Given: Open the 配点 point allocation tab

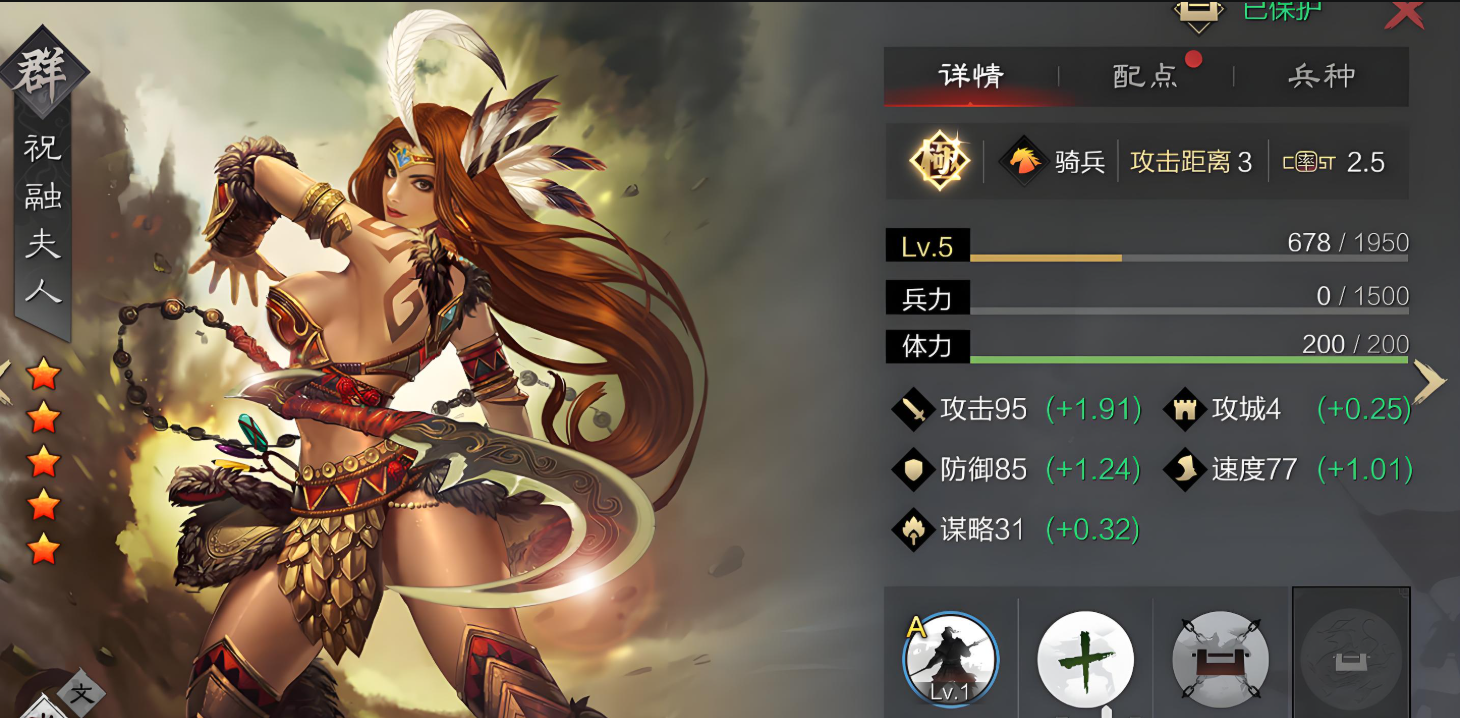Looking at the screenshot, I should point(1146,76).
